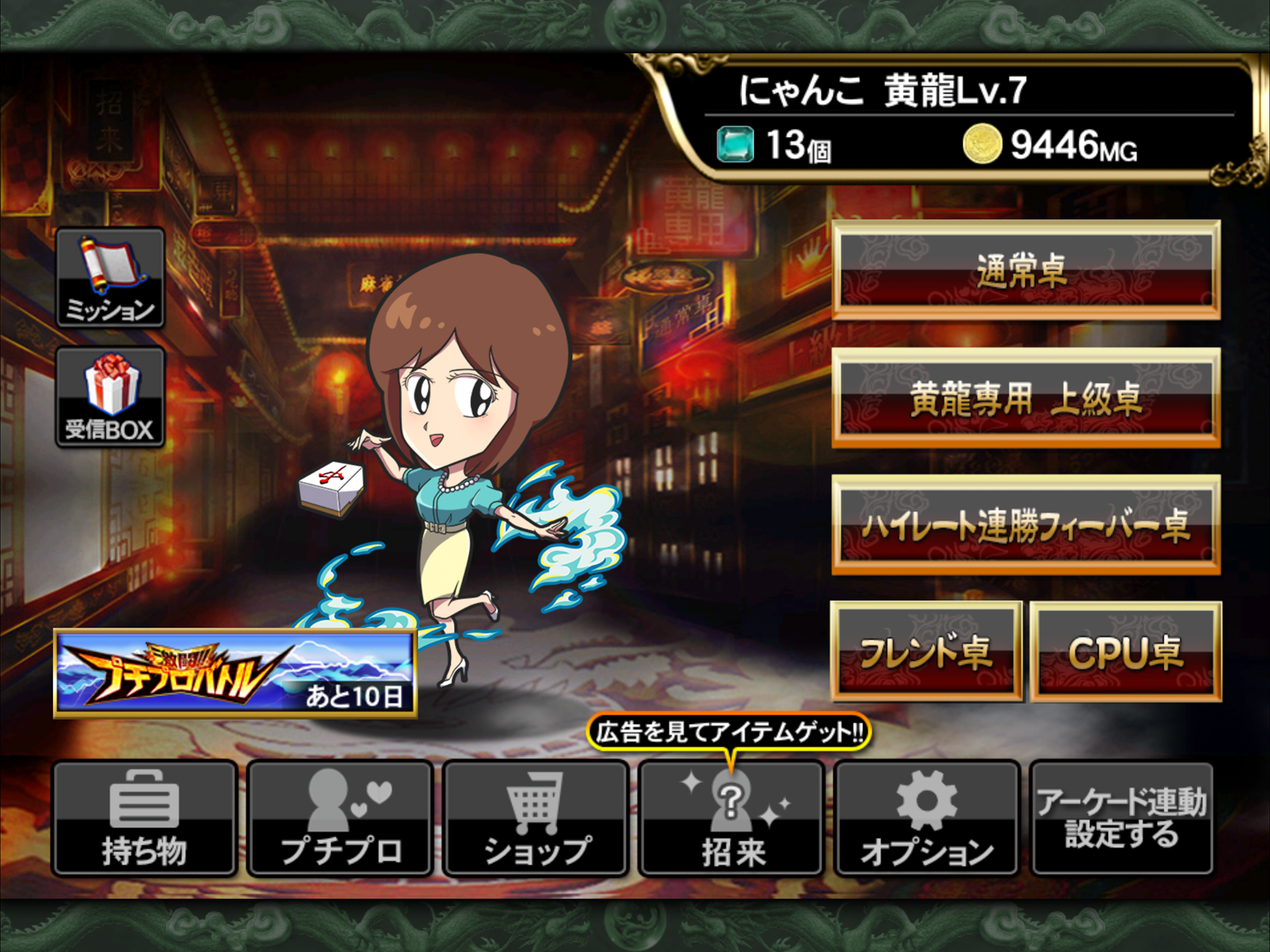Join the フレンド卓 table
The width and height of the screenshot is (1270, 952).
click(x=926, y=652)
